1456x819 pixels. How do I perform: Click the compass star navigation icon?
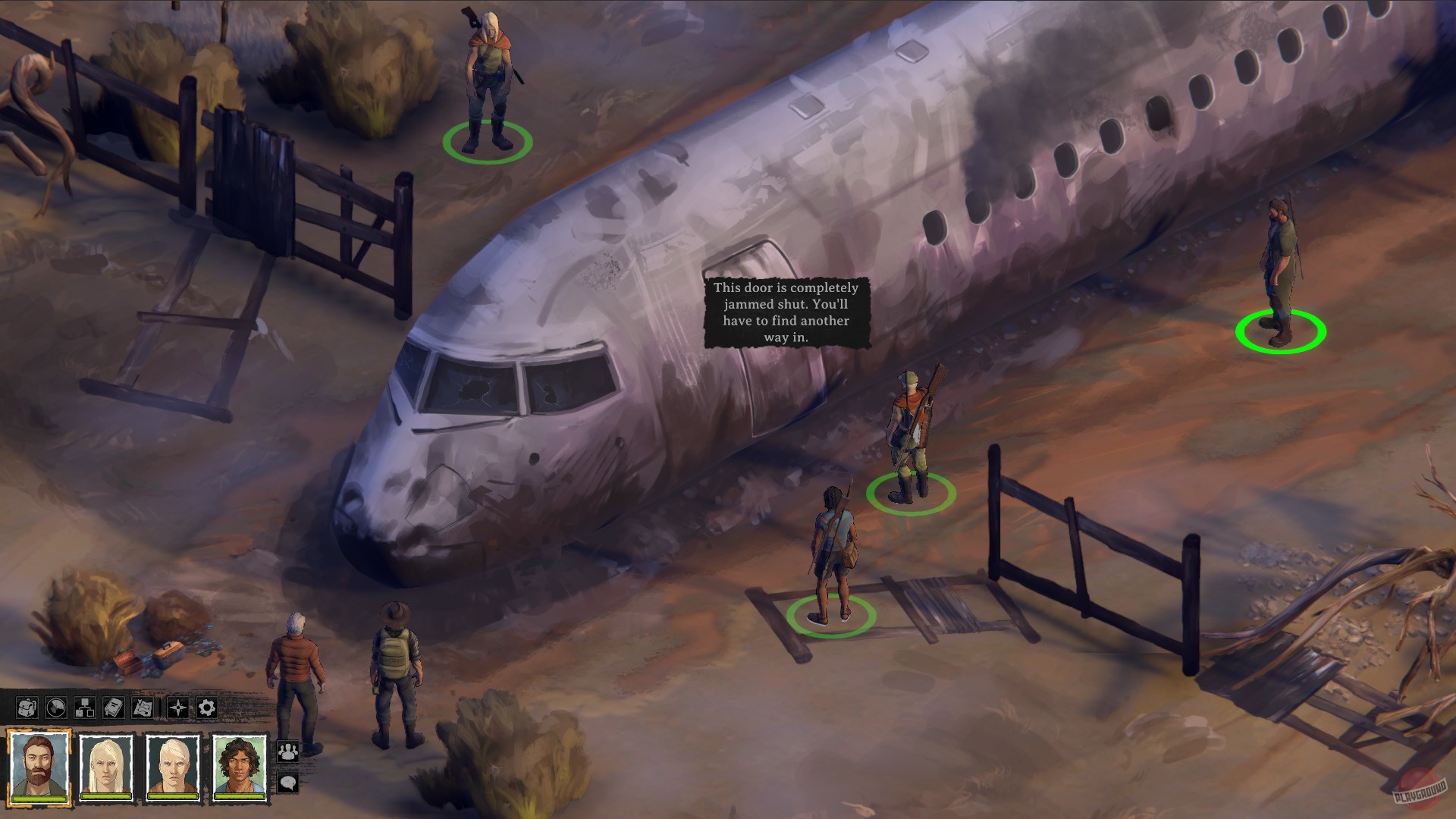pyautogui.click(x=177, y=708)
